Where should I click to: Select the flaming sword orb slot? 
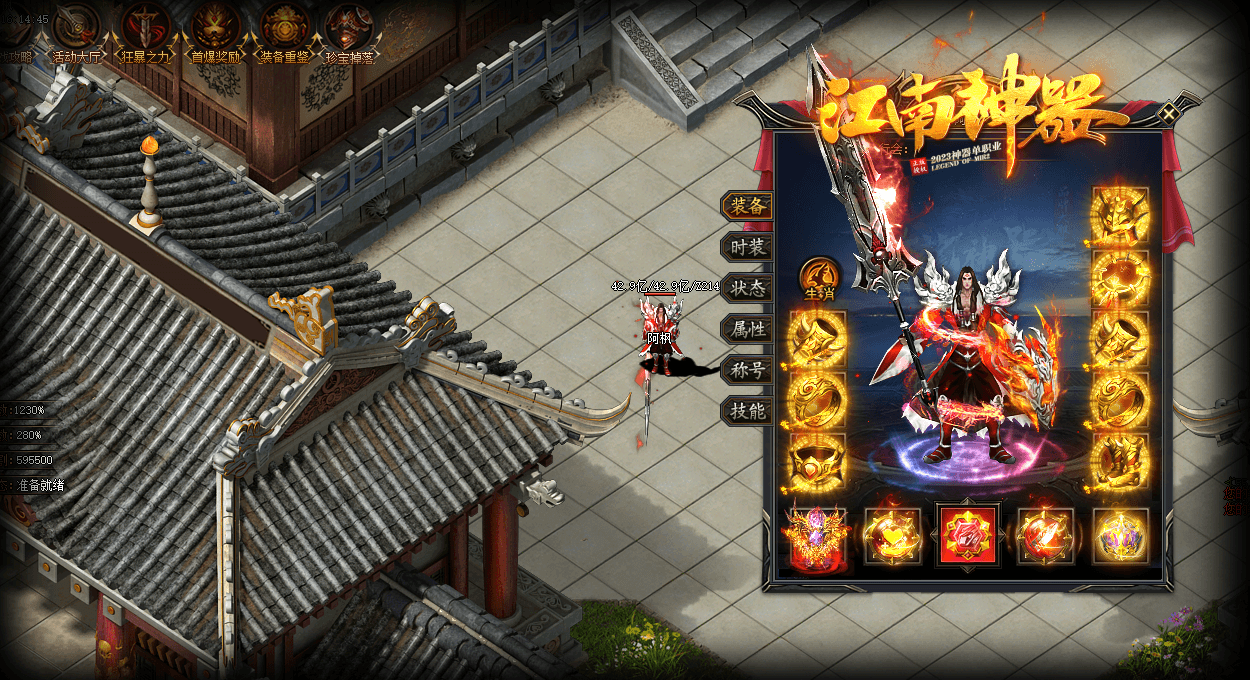(x=1045, y=537)
